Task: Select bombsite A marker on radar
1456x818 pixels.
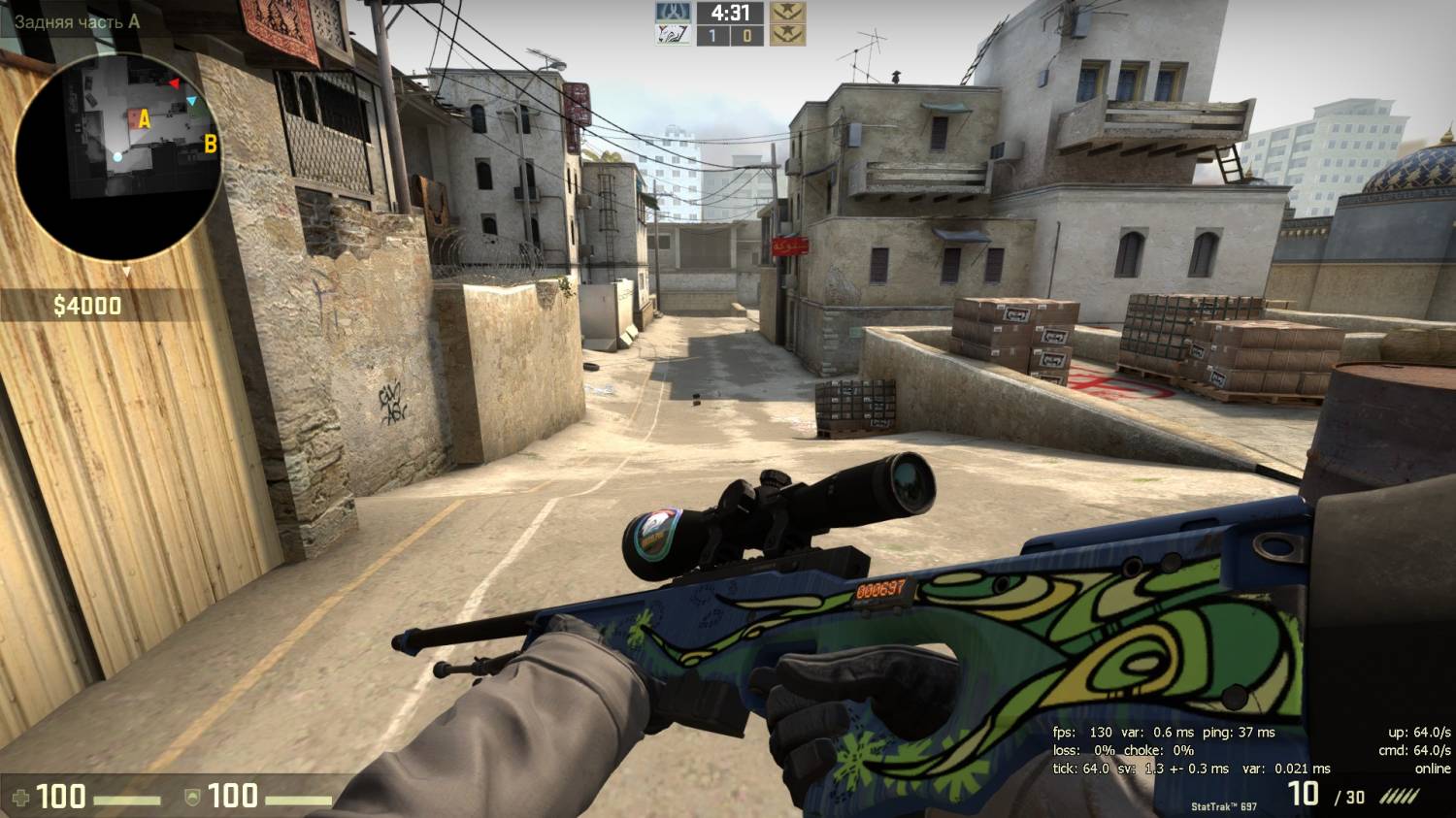Action: point(145,119)
